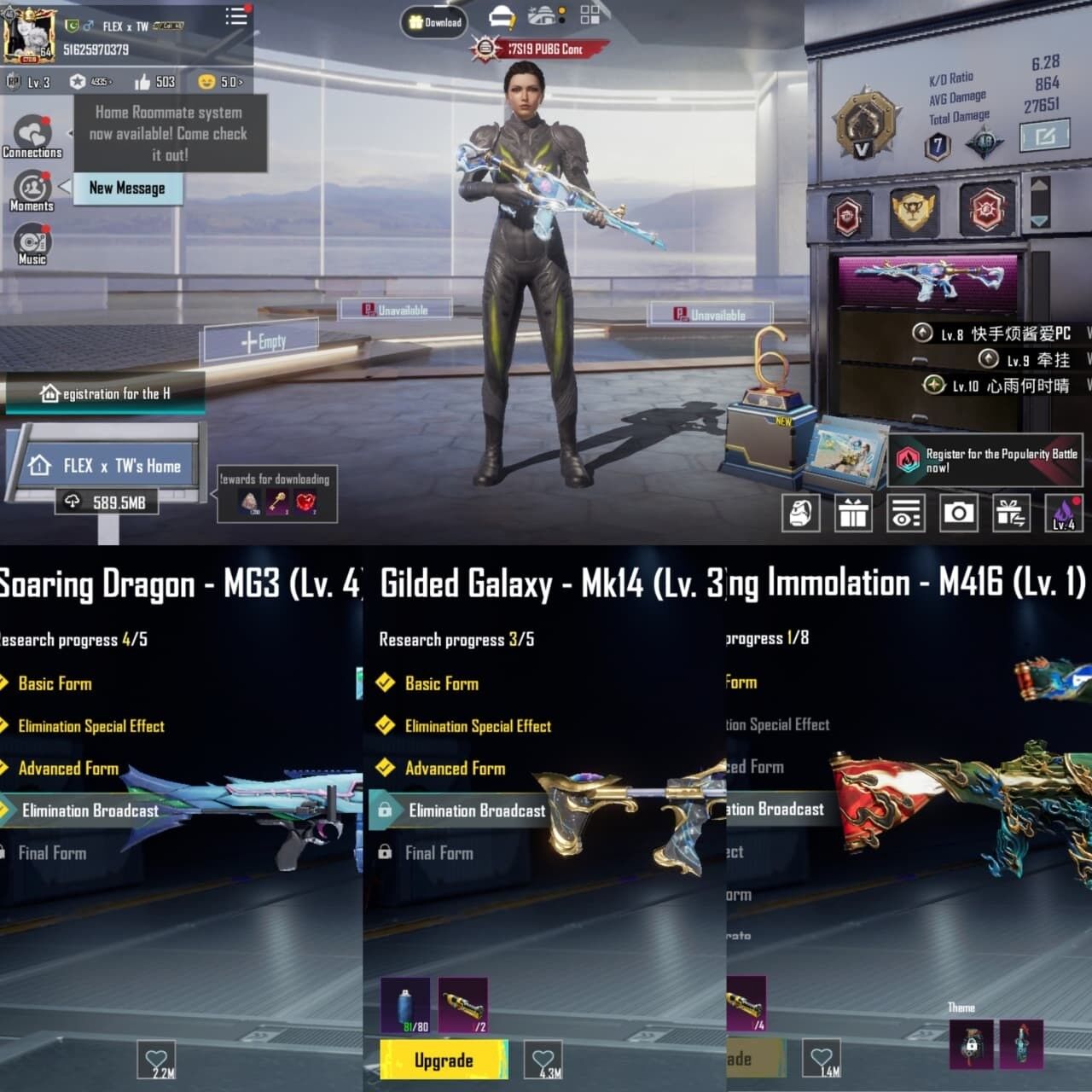This screenshot has width=1092, height=1092.
Task: Open the New Message notification
Action: [128, 189]
